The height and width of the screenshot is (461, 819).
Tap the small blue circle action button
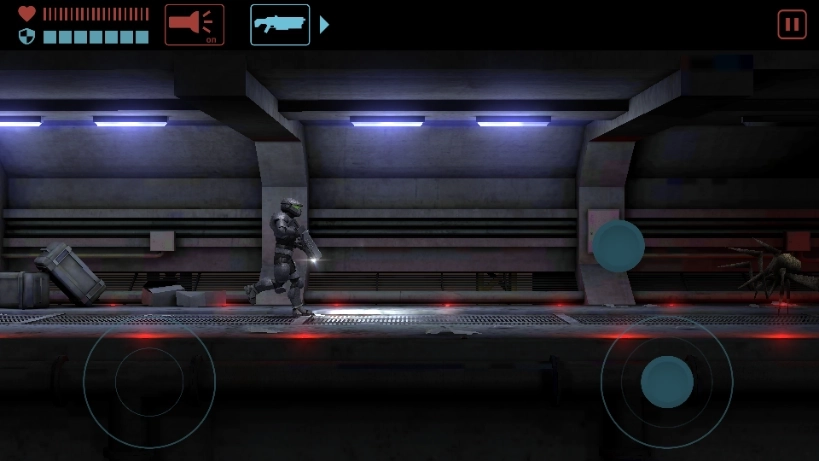(619, 246)
